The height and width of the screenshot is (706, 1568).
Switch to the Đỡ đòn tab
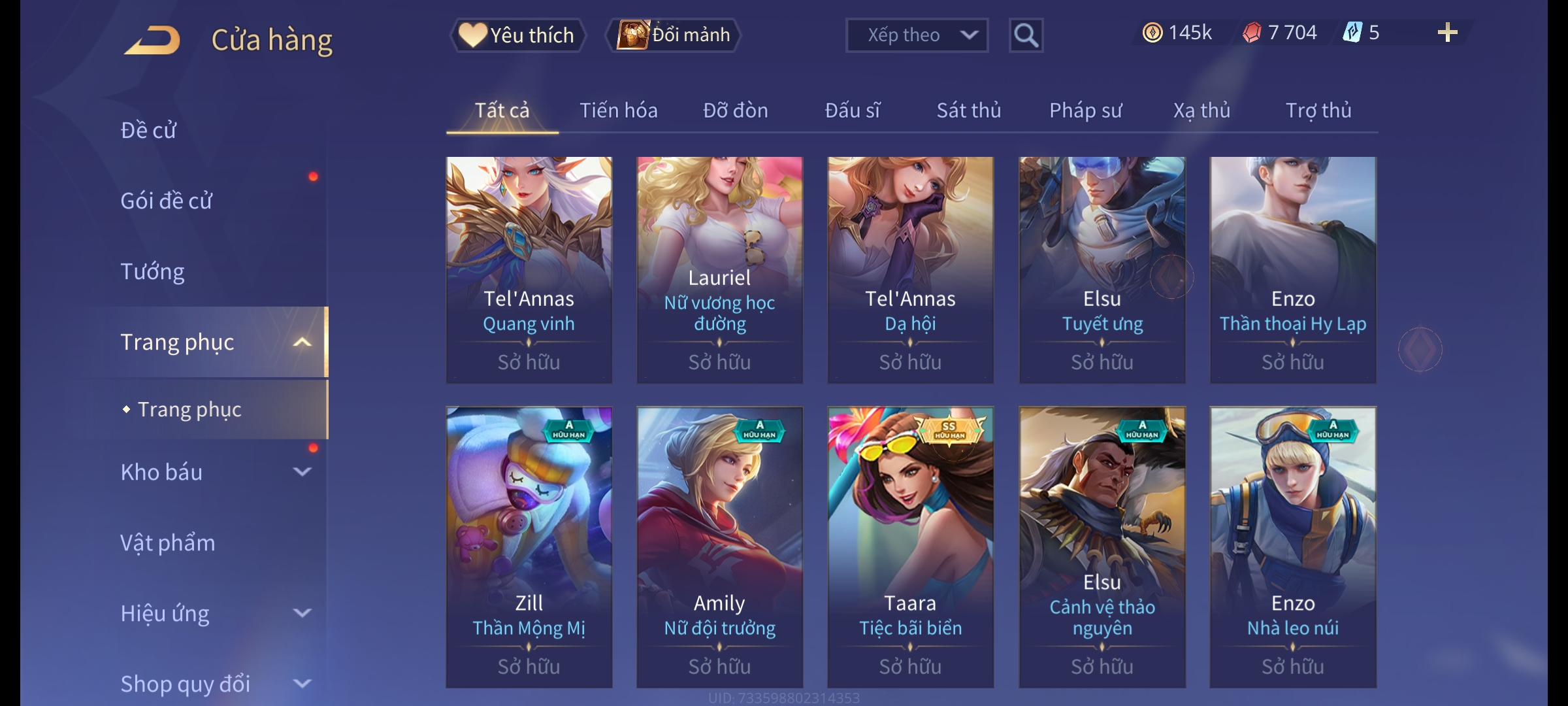735,110
